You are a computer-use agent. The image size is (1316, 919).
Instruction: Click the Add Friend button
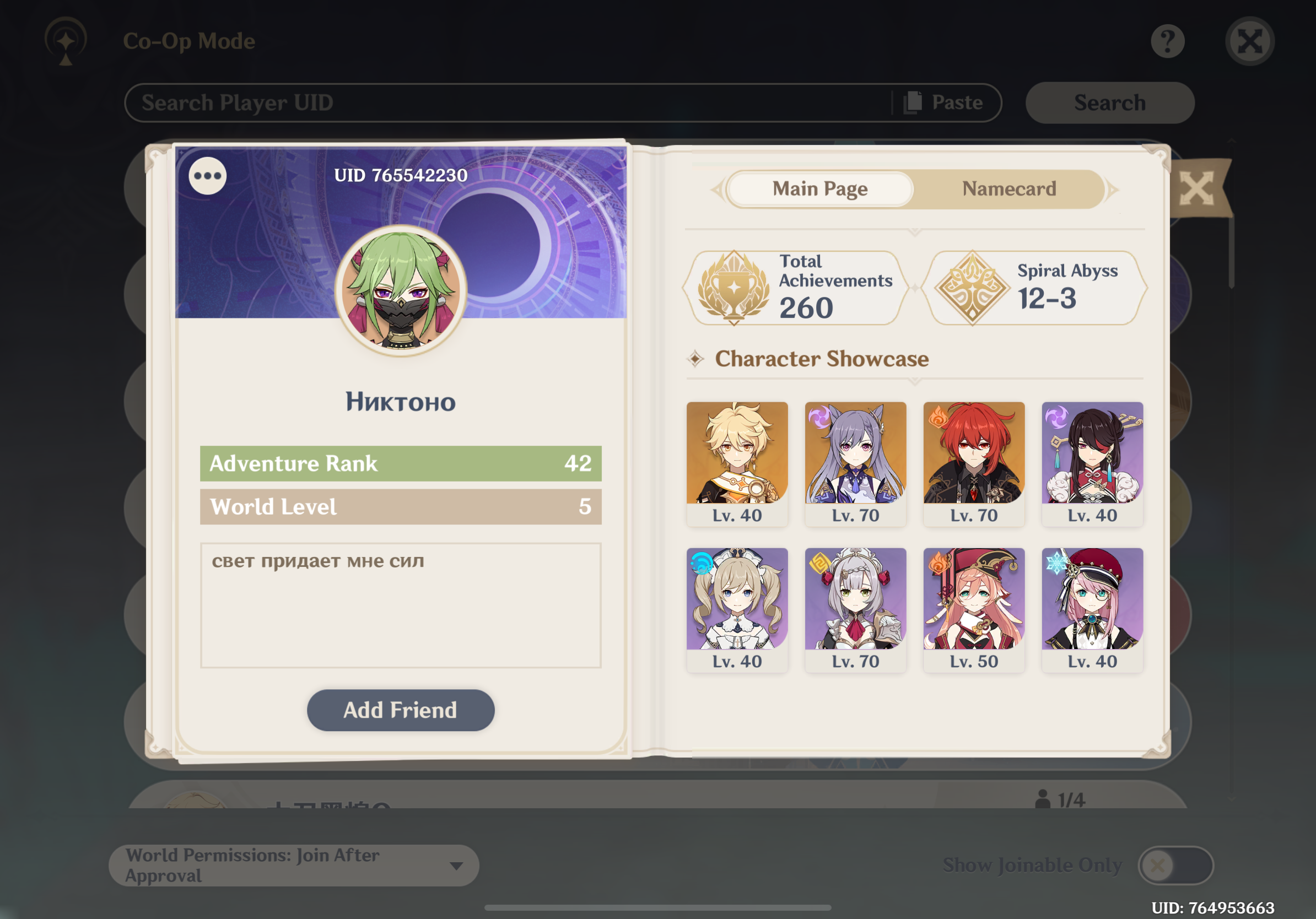pyautogui.click(x=400, y=710)
